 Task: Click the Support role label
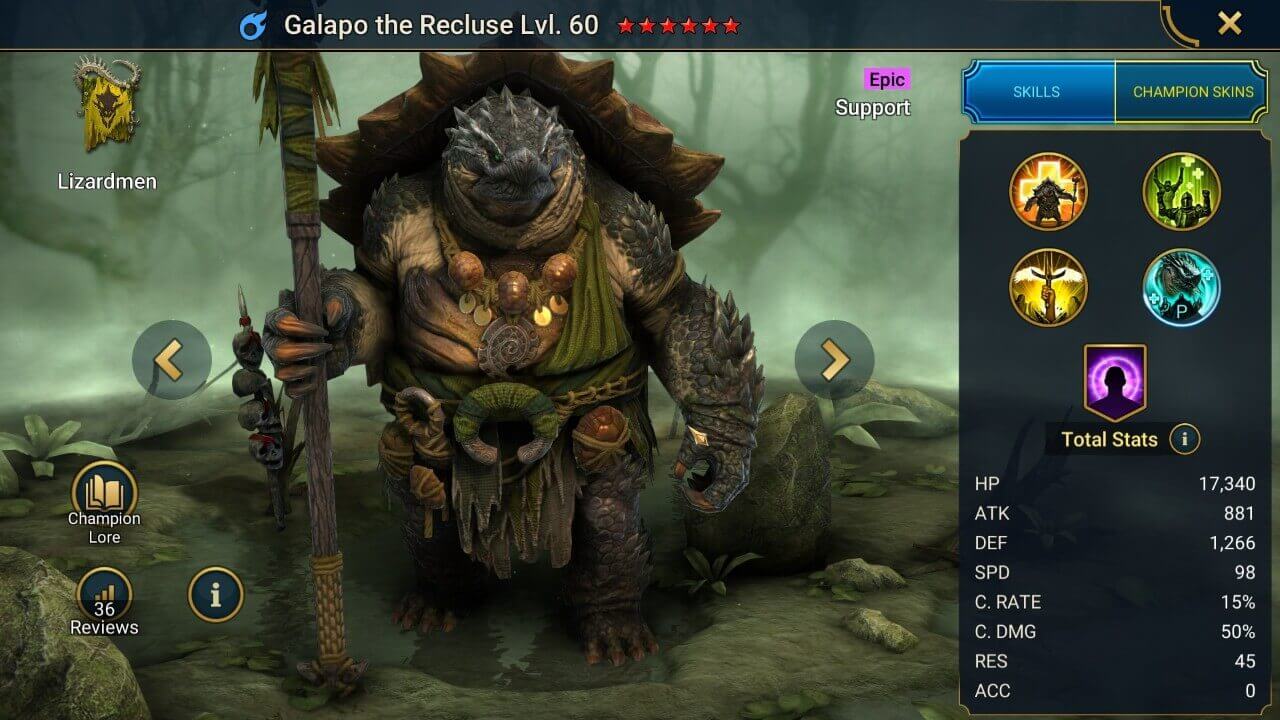(874, 108)
